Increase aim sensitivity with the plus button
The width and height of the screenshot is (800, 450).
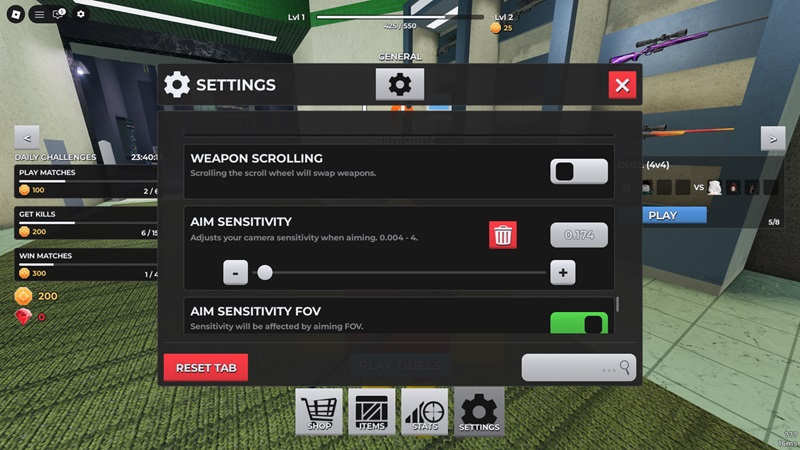point(563,272)
